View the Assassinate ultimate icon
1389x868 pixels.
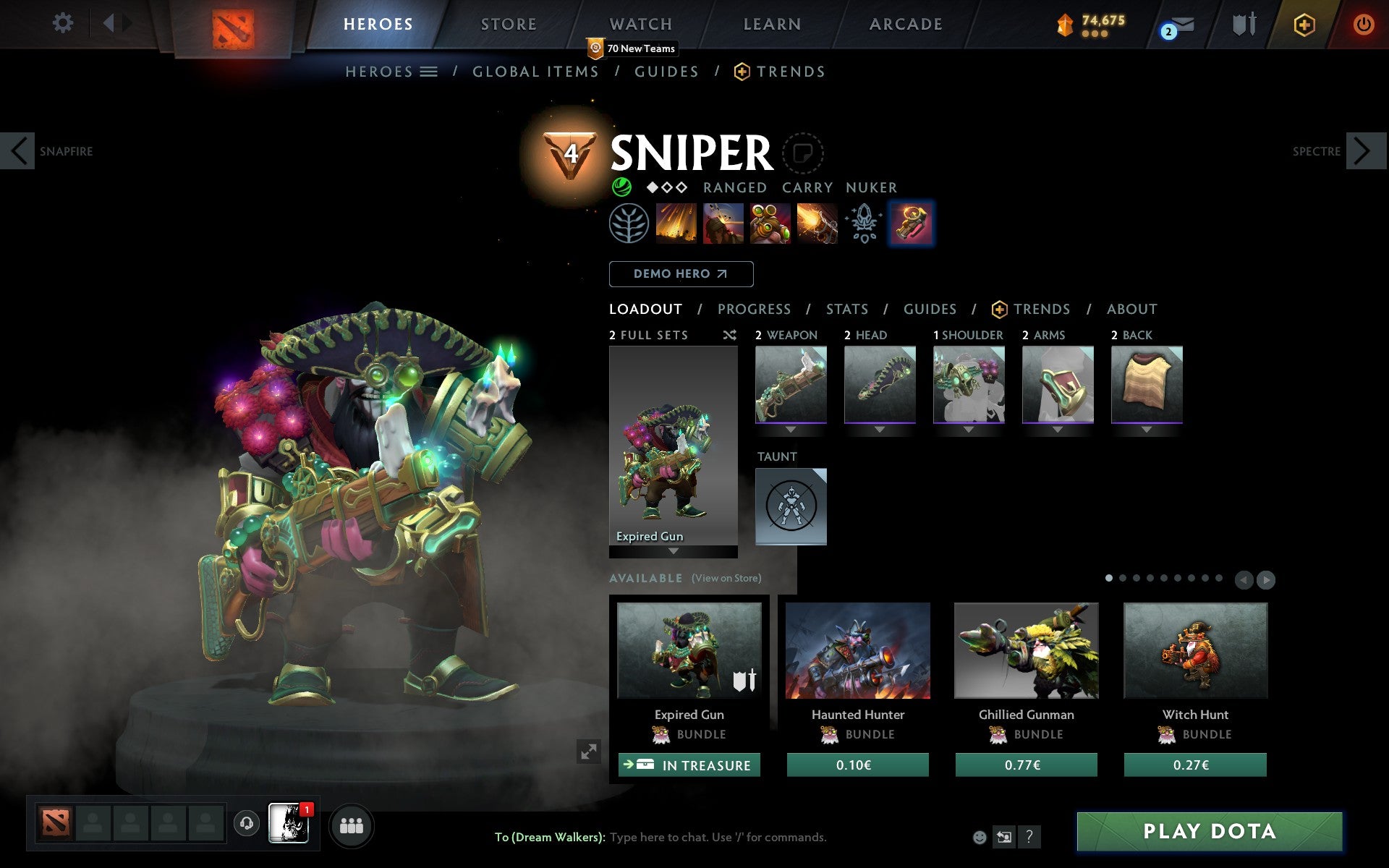(815, 223)
